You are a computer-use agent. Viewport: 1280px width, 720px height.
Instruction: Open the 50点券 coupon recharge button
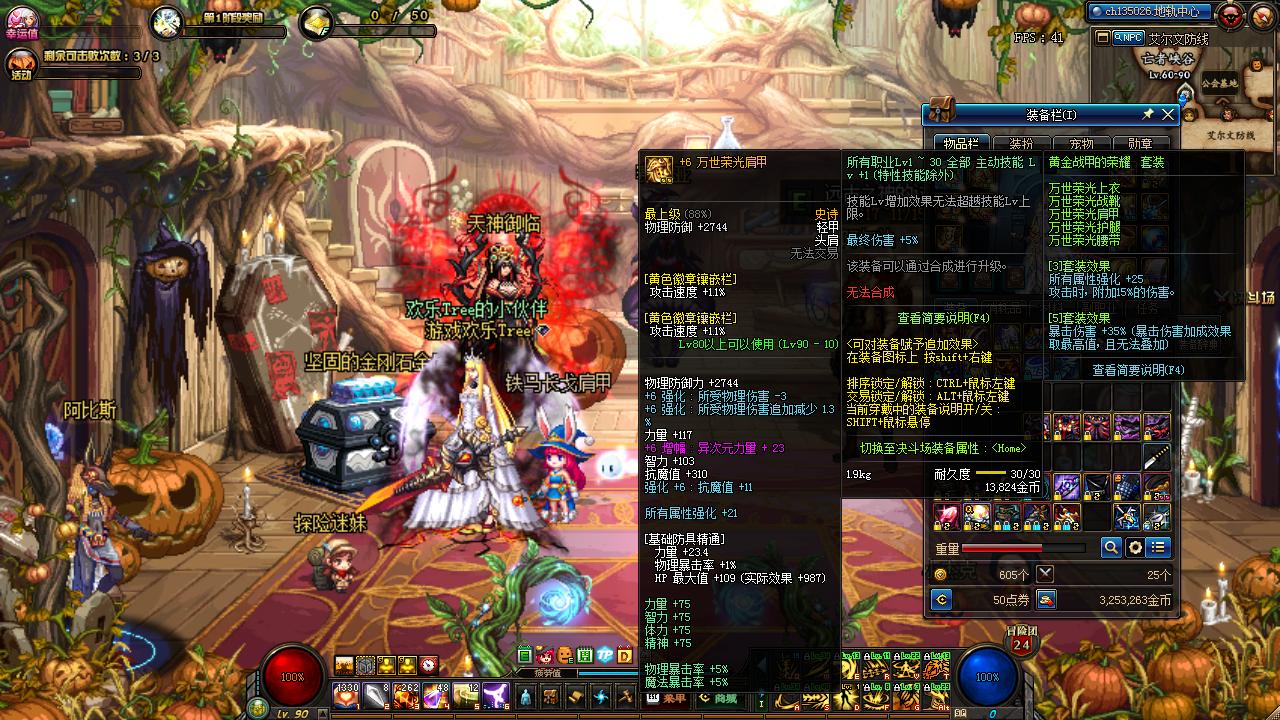(x=940, y=599)
